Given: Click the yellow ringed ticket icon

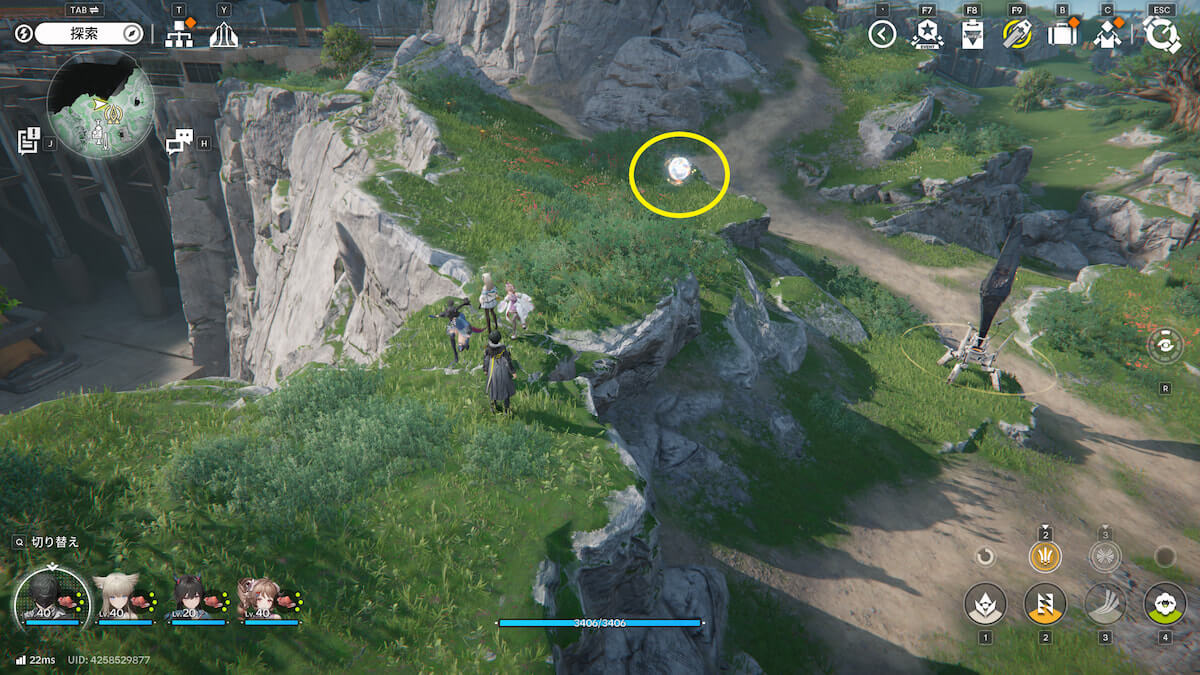Looking at the screenshot, I should (x=1017, y=35).
